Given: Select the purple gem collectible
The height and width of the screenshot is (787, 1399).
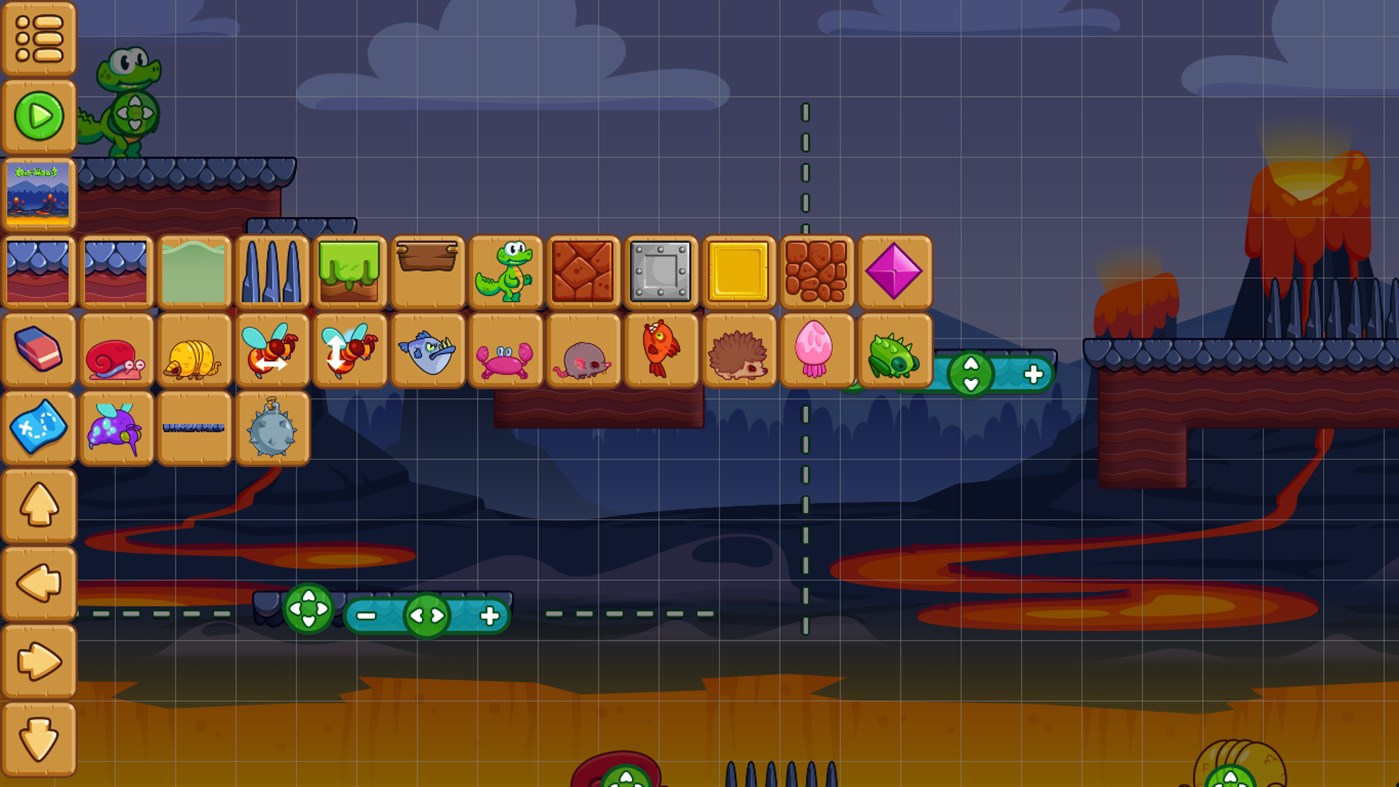Looking at the screenshot, I should pos(895,271).
